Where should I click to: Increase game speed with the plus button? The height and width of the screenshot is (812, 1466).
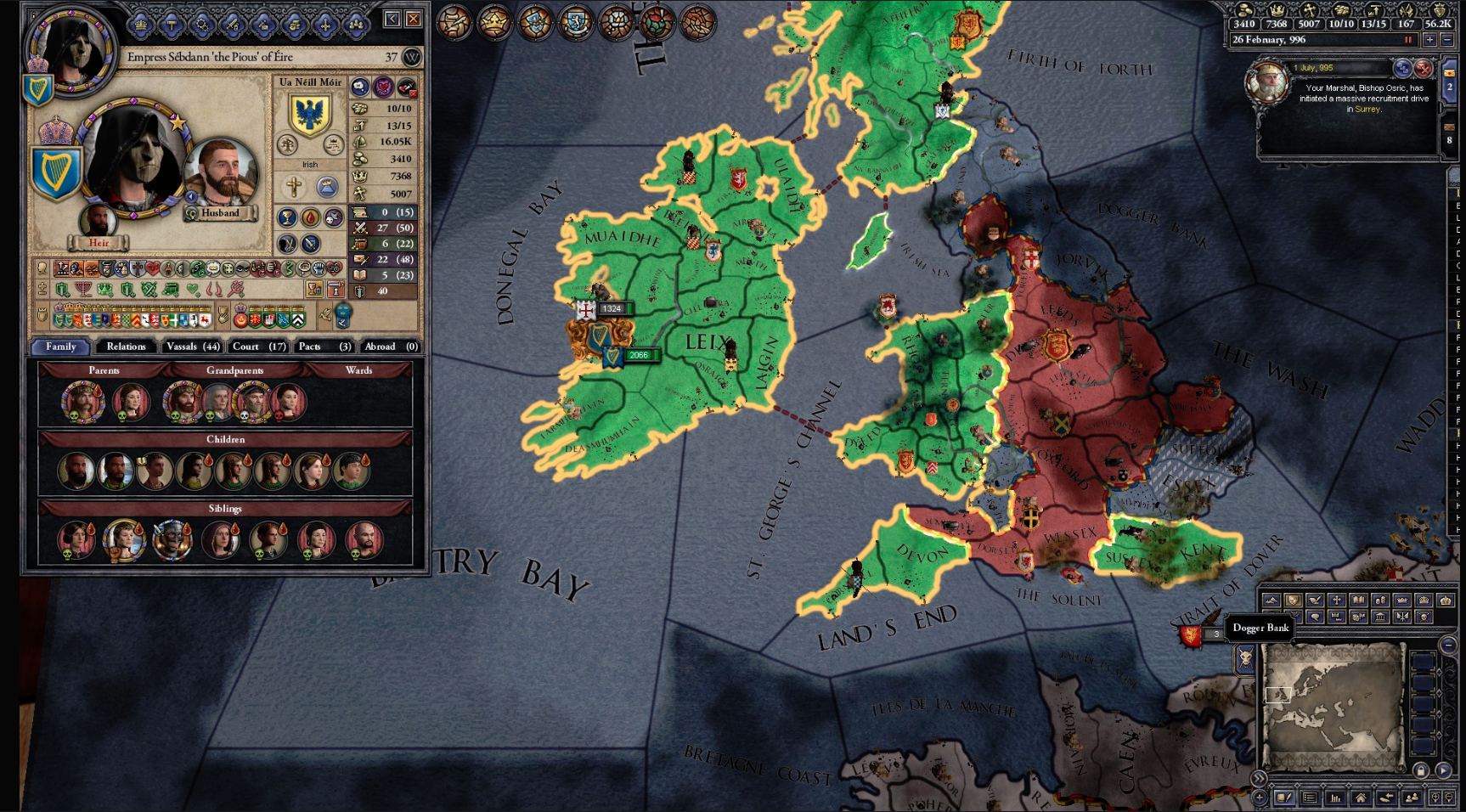[x=1429, y=40]
